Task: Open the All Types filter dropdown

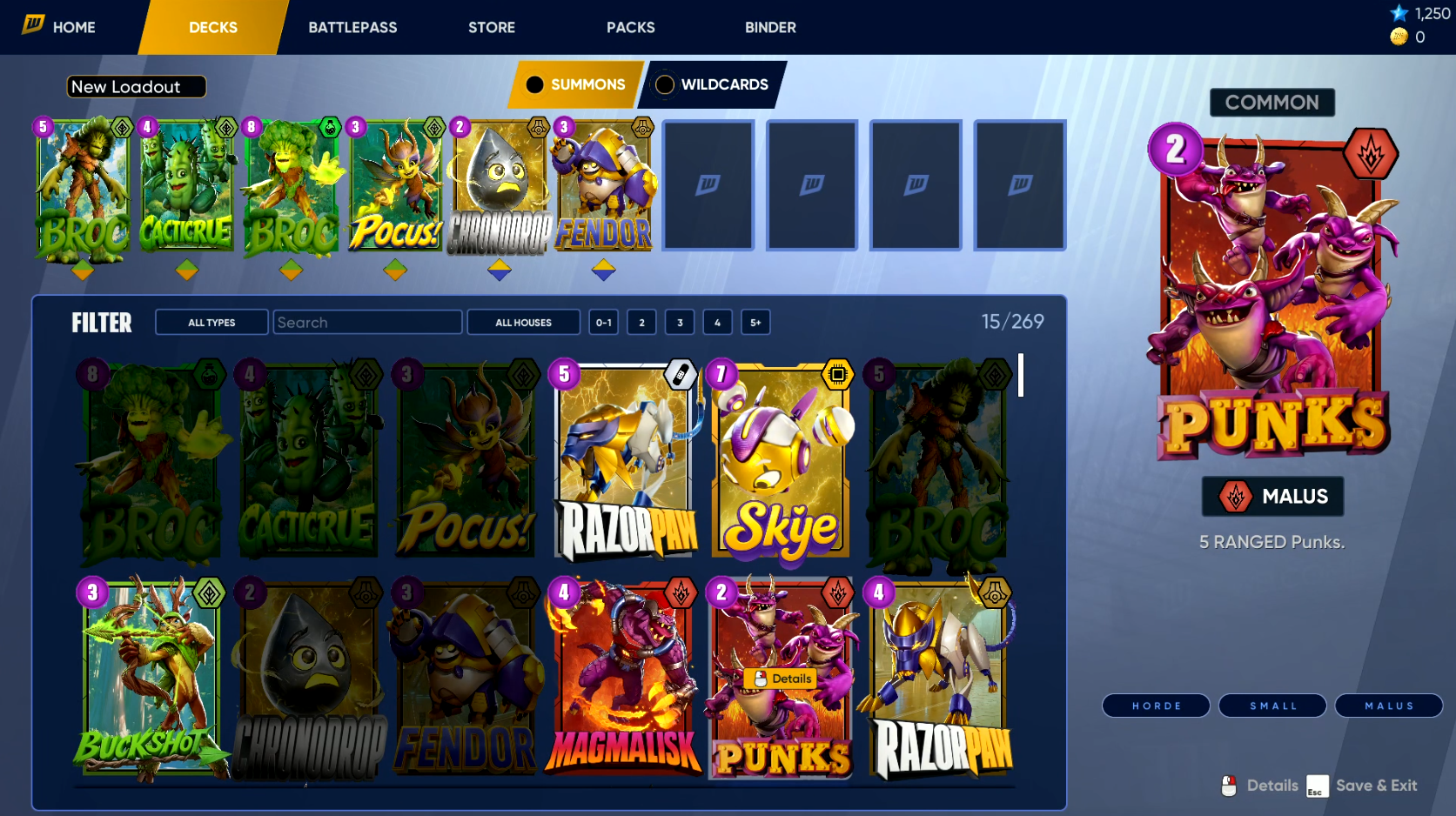Action: (211, 323)
